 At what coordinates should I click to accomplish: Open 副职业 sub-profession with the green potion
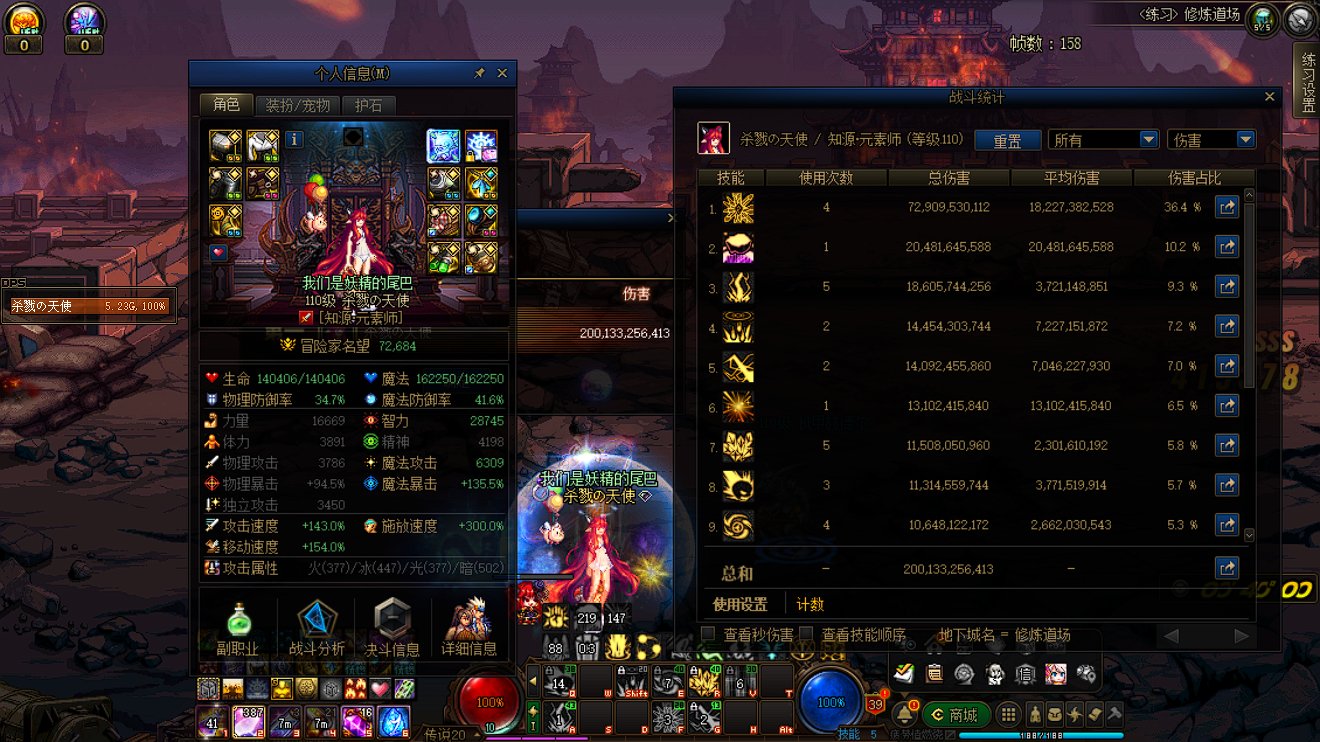pyautogui.click(x=238, y=628)
